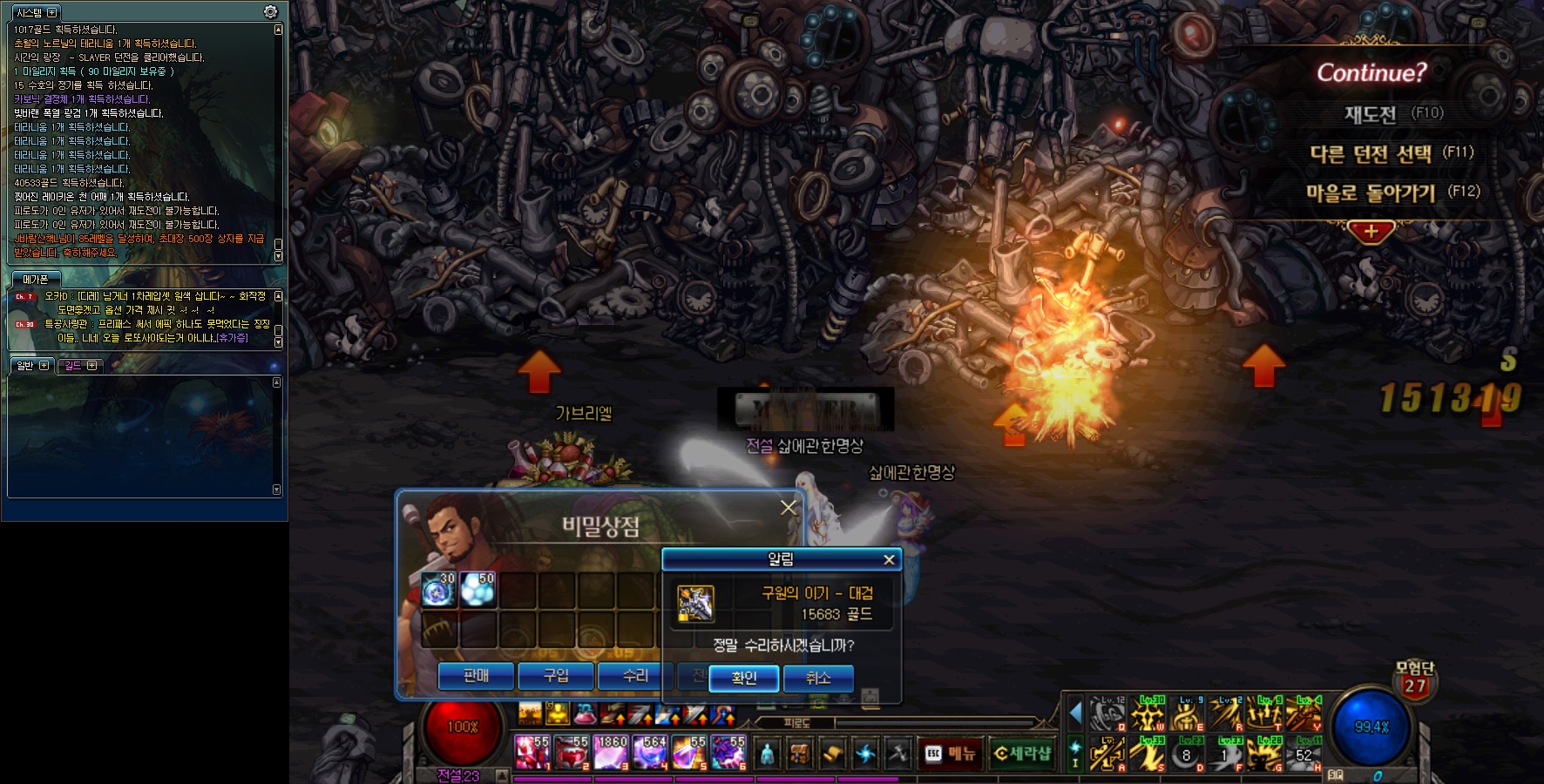Viewport: 1544px width, 784px height.
Task: Use the quick slot potion numbered 3
Action: click(x=611, y=753)
